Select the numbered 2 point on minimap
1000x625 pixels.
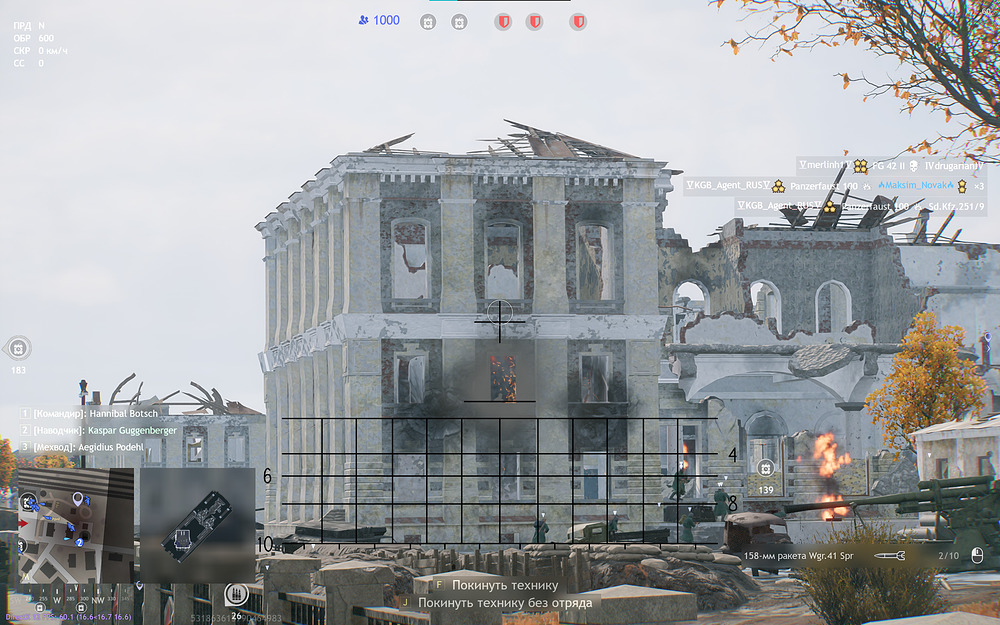point(79,542)
